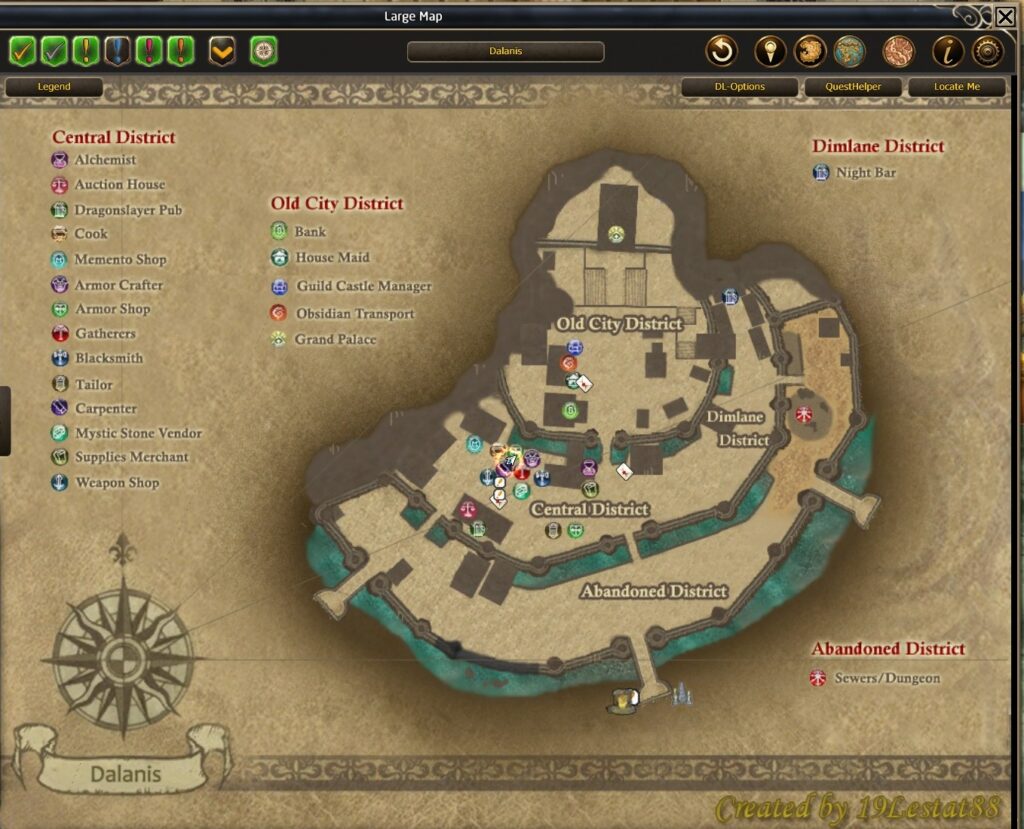Click the circular arrow reset button
This screenshot has width=1024, height=829.
coord(721,51)
